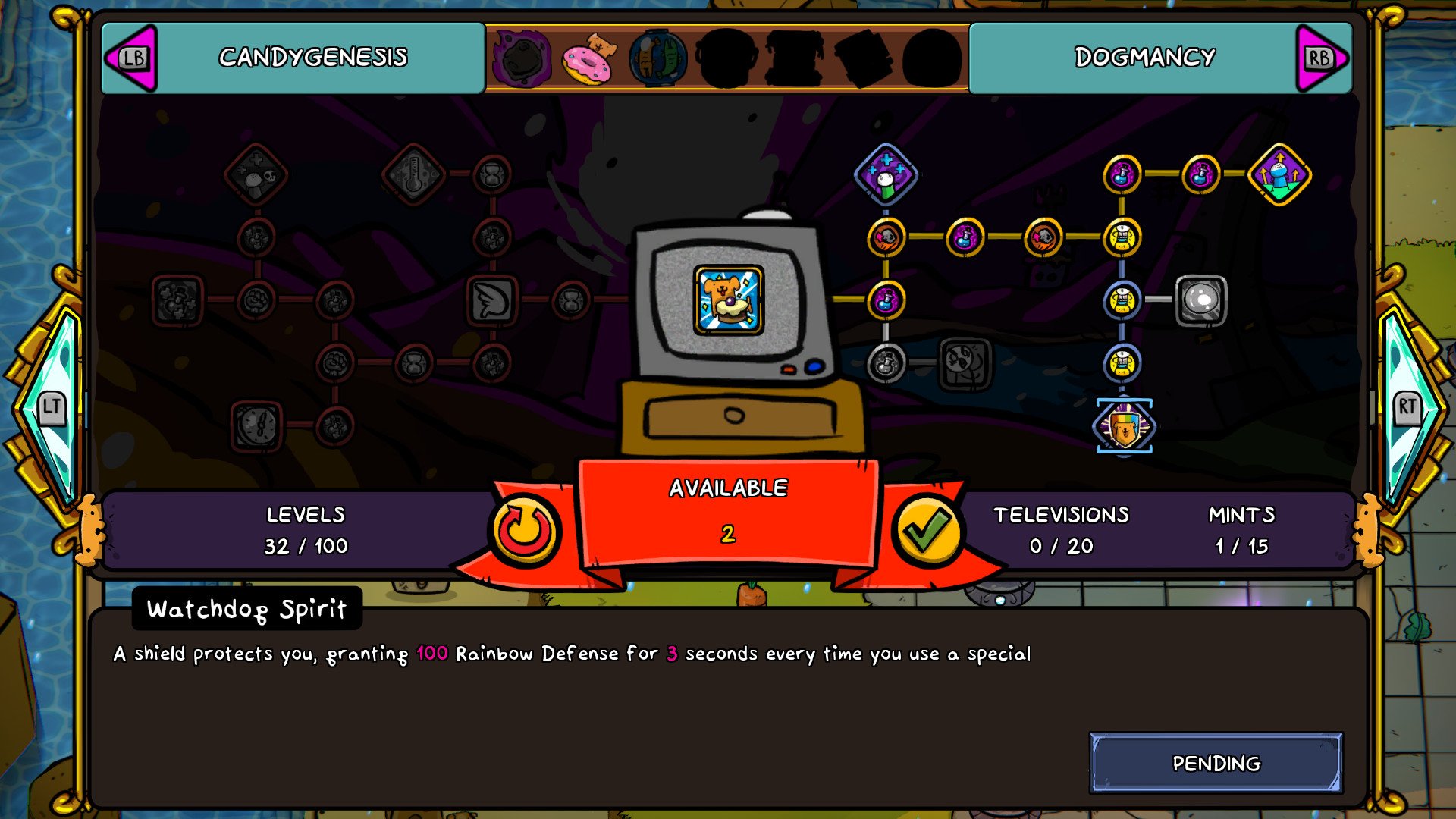
Task: Click the red reset points button
Action: (x=525, y=530)
